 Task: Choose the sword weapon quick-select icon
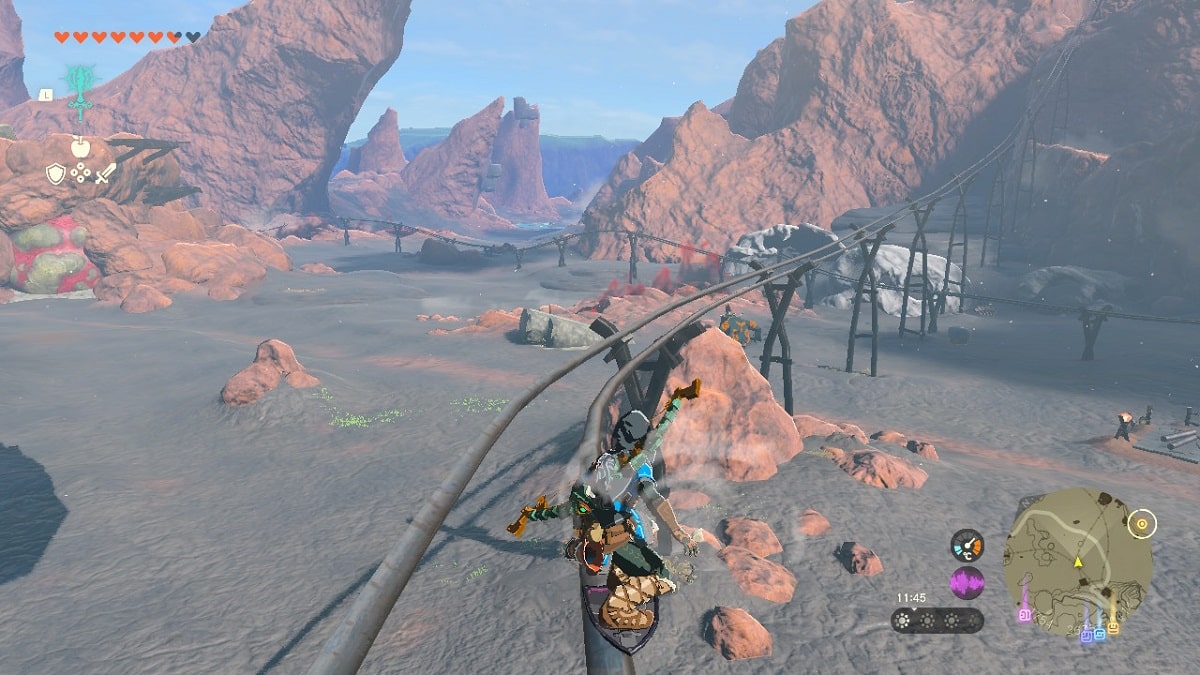(105, 173)
